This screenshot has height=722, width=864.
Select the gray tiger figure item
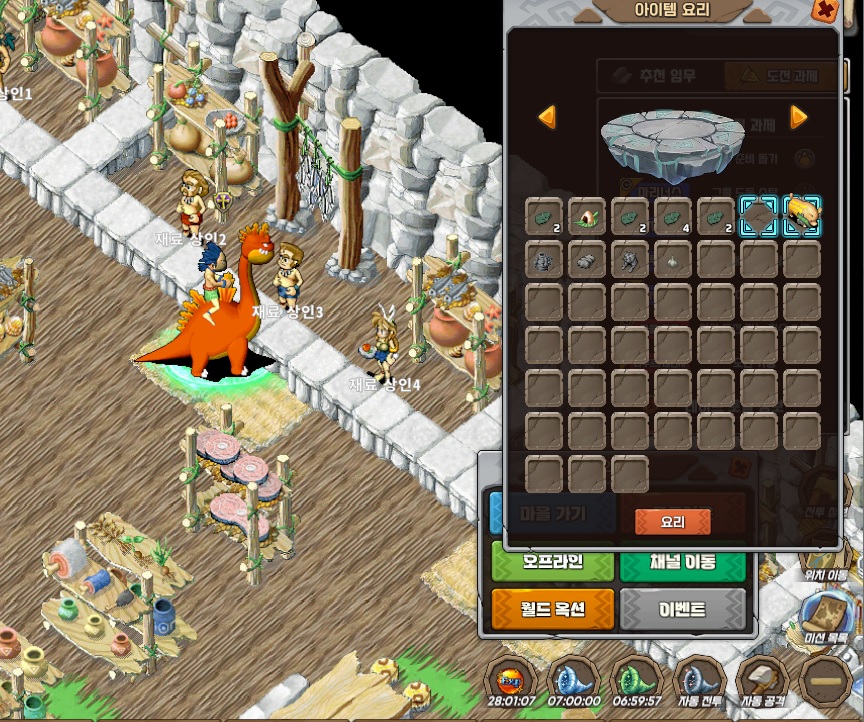pyautogui.click(x=630, y=260)
